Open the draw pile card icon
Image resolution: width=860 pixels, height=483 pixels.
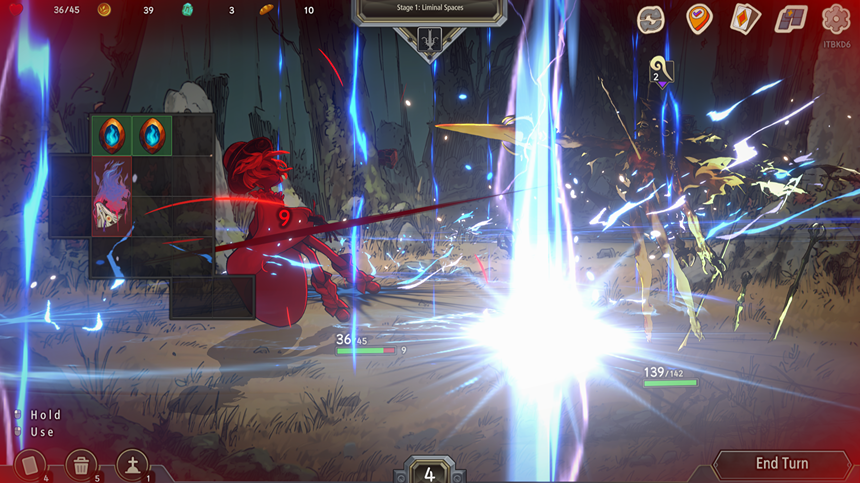click(x=29, y=465)
